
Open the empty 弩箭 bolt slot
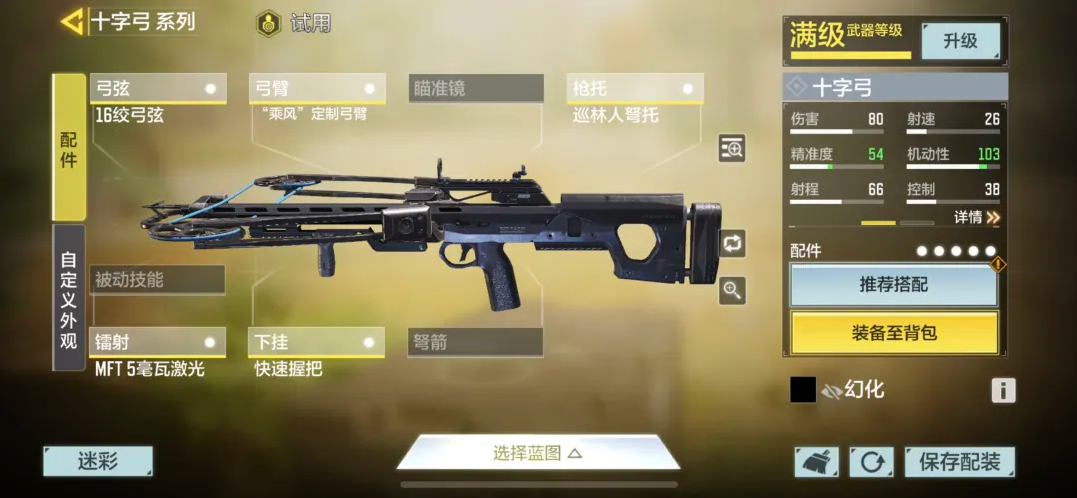tap(476, 342)
